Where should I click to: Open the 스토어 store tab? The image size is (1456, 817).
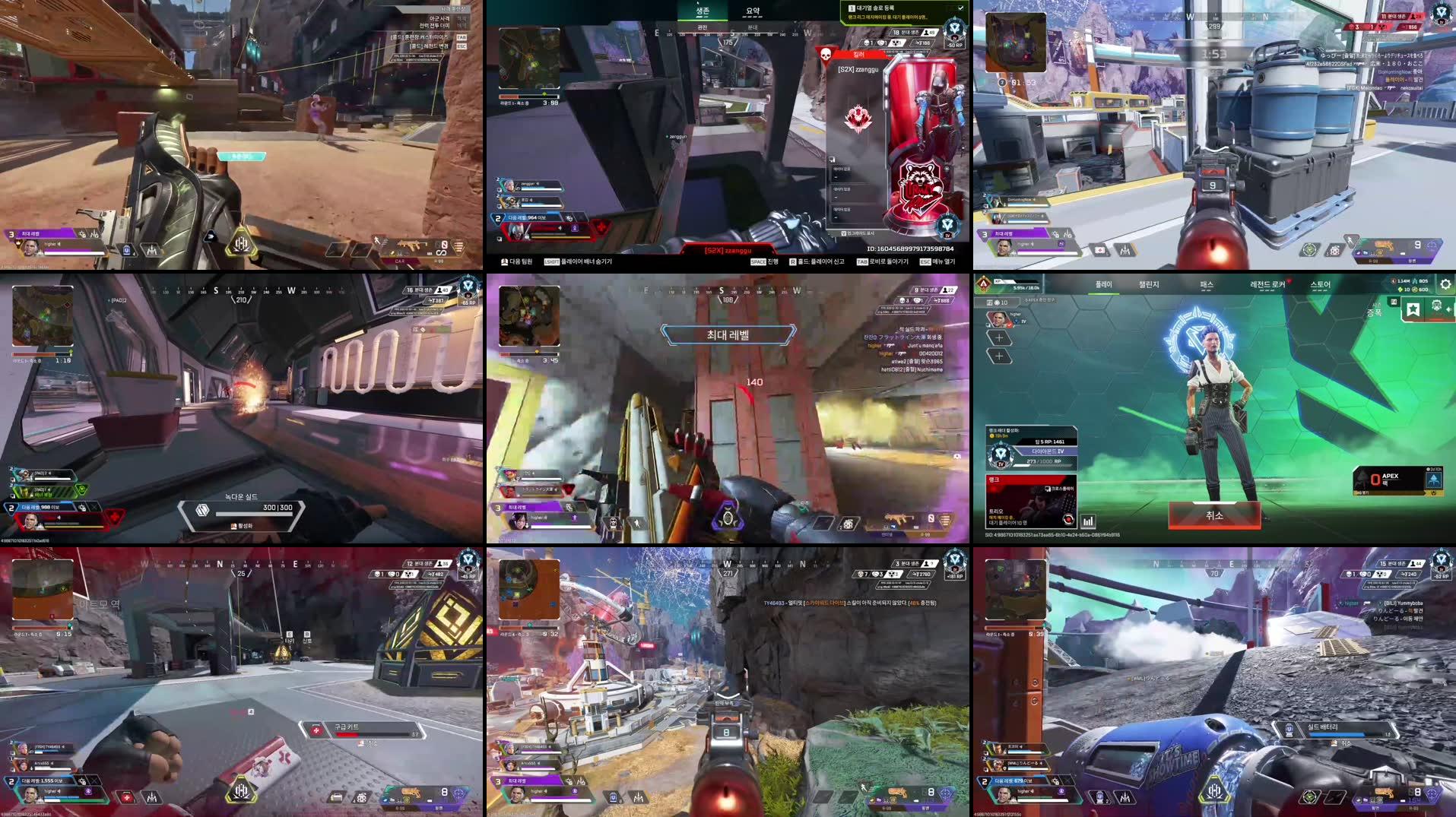[1321, 286]
